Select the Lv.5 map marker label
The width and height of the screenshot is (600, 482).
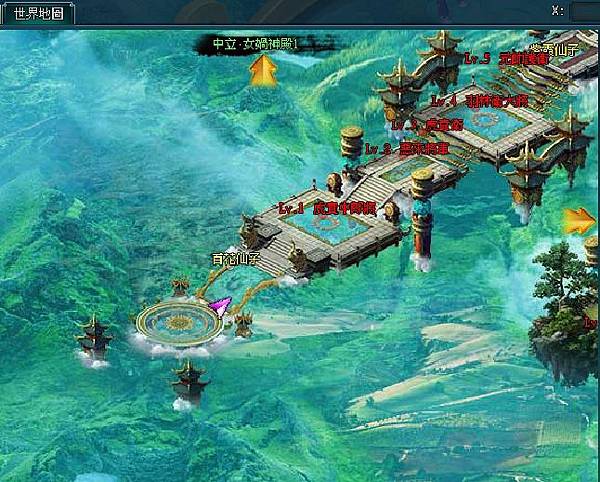click(x=507, y=58)
